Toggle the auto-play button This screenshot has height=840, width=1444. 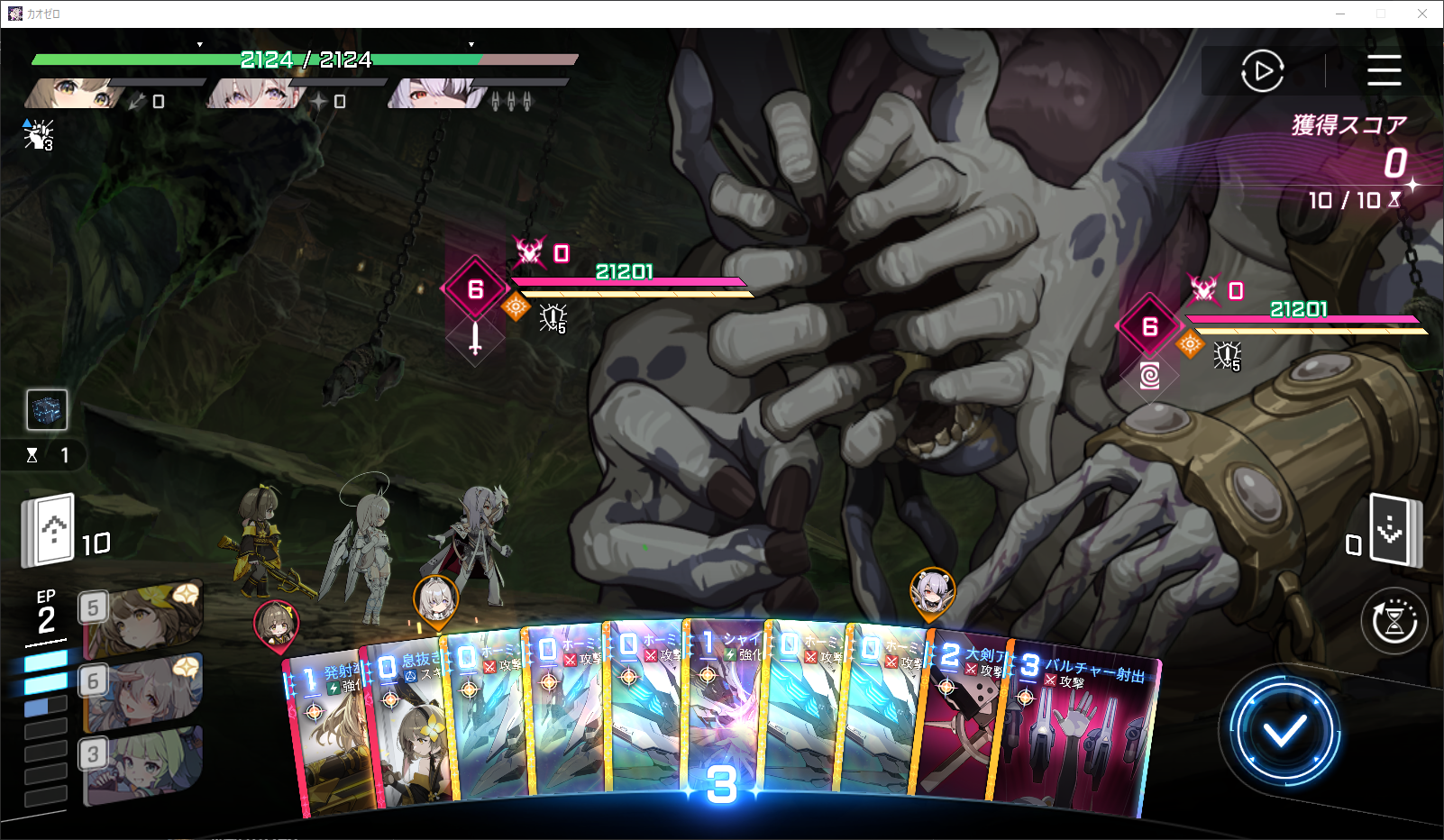pyautogui.click(x=1262, y=70)
